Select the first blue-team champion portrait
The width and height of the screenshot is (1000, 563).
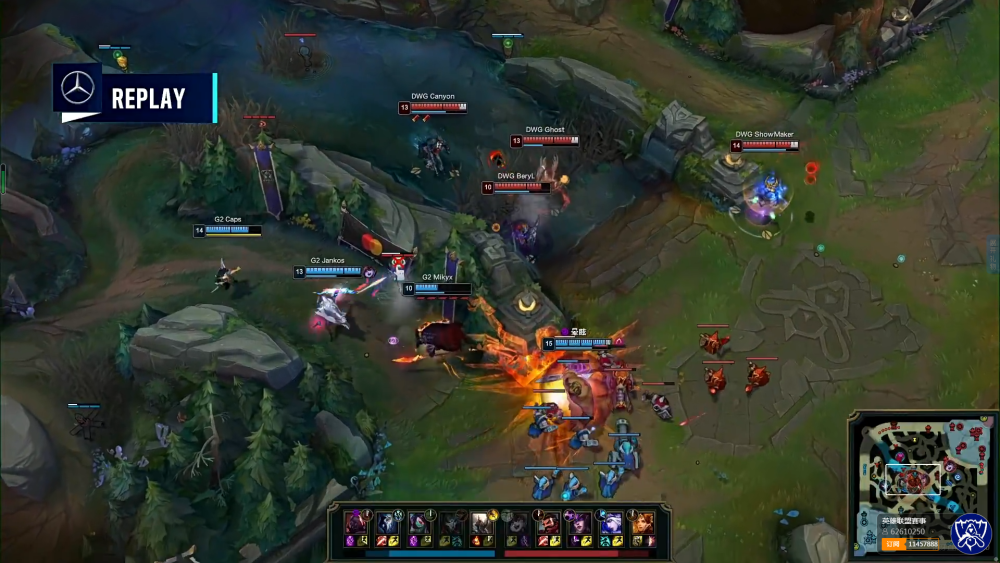coord(356,526)
